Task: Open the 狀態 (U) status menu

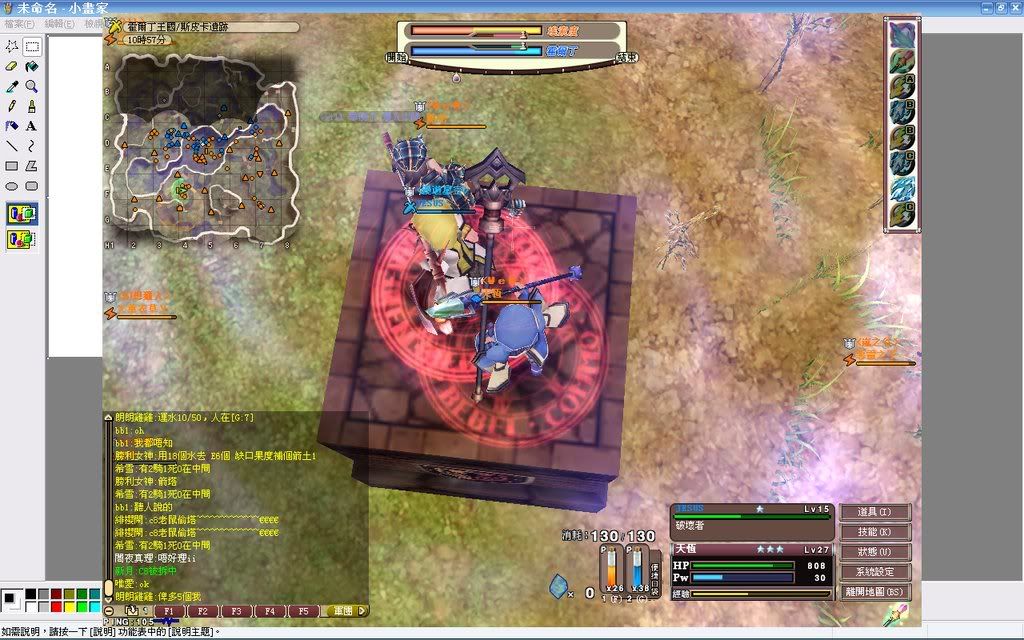Action: 874,552
